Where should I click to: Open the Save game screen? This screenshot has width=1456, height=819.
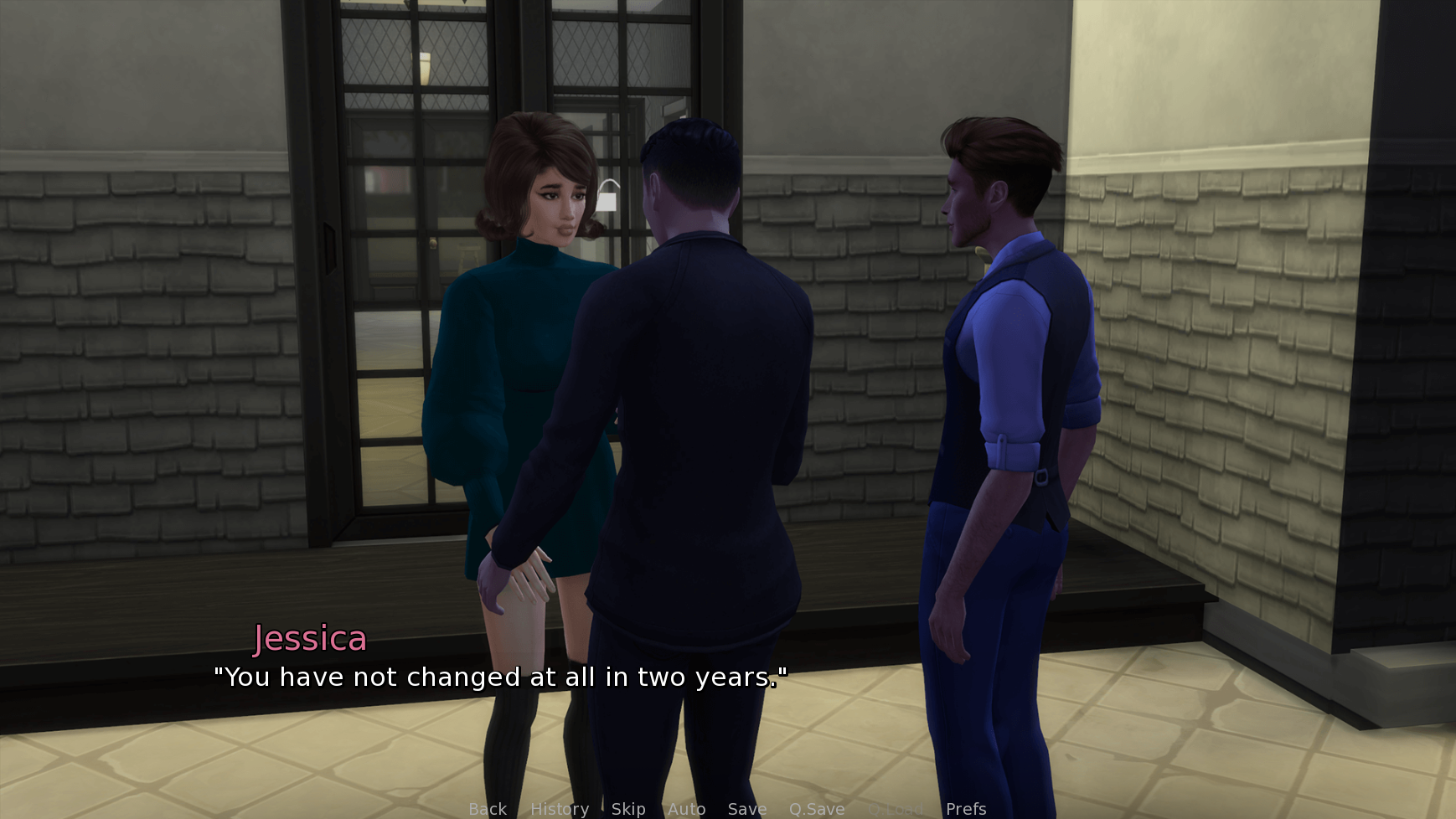pos(747,809)
